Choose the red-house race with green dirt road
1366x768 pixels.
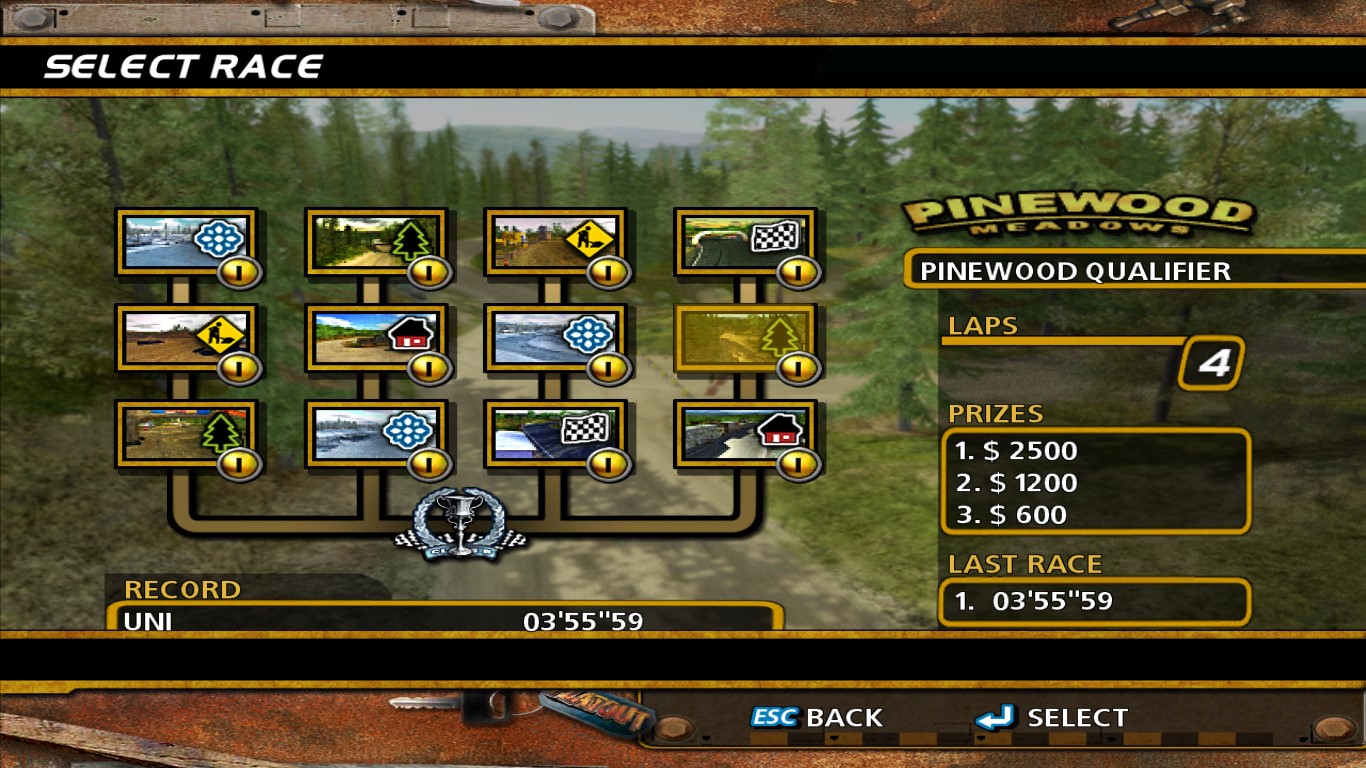click(375, 338)
